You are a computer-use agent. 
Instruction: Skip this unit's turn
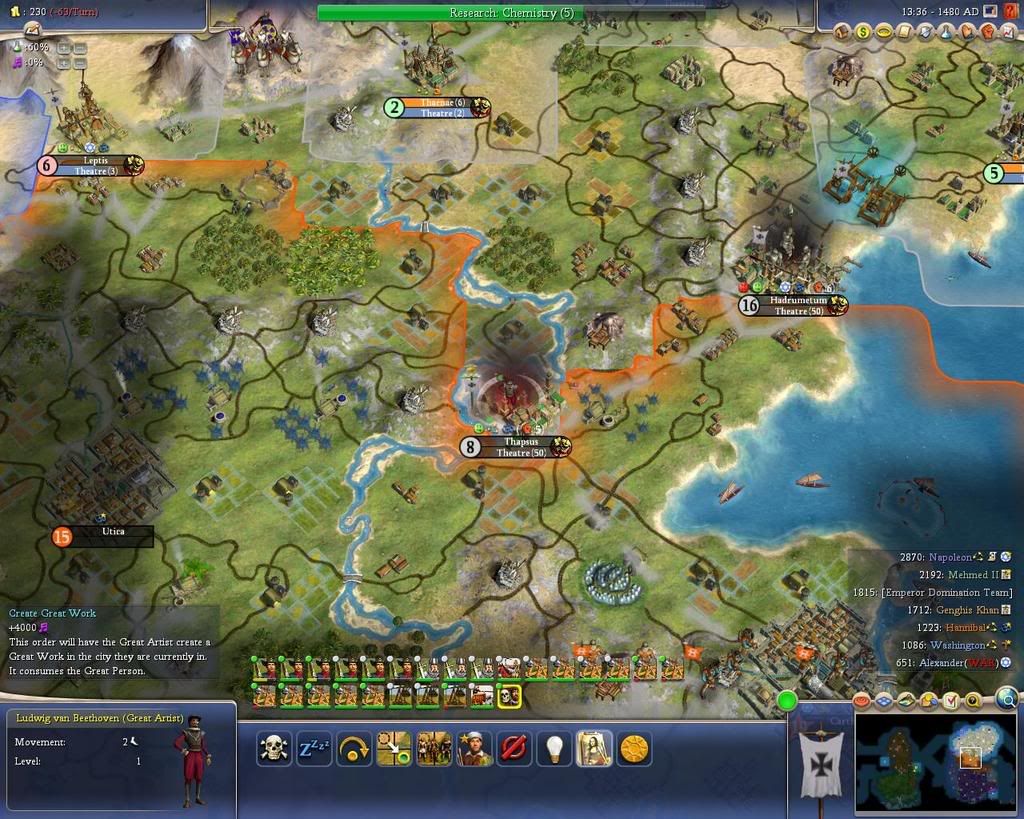tap(354, 748)
